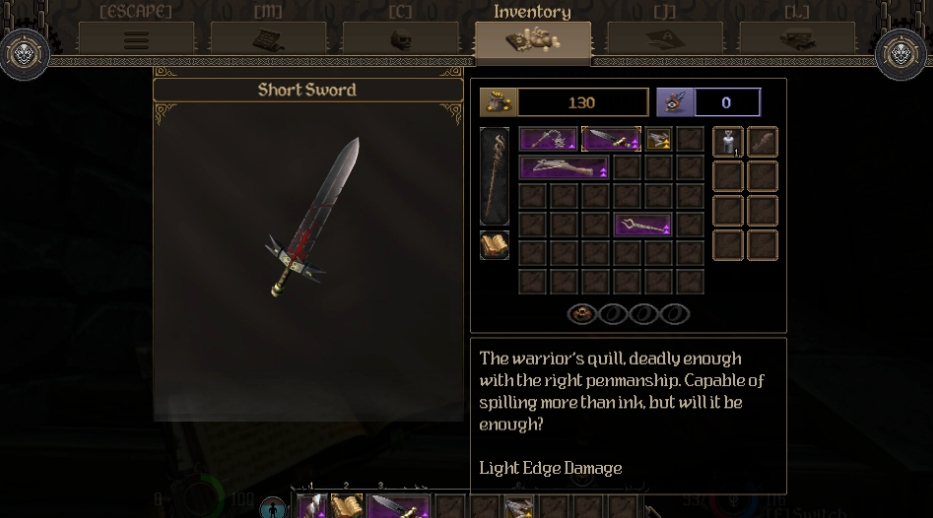
Task: Click the gold coin pouch icon
Action: (499, 102)
